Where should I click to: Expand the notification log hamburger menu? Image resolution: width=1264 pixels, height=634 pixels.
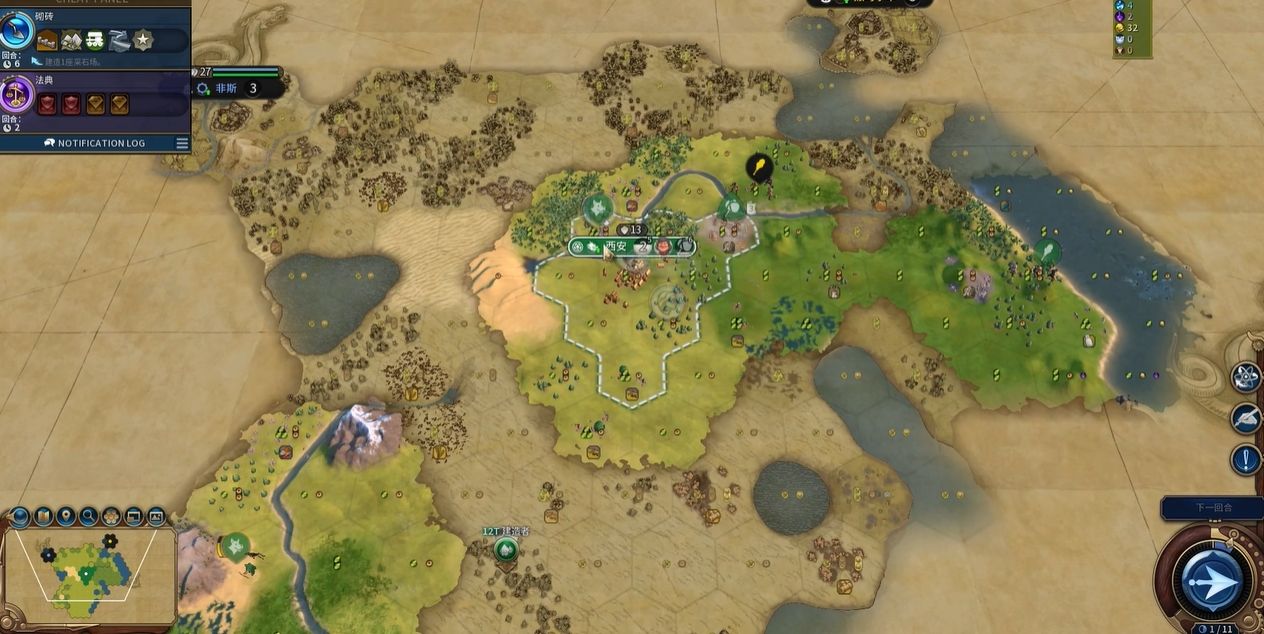coord(182,143)
